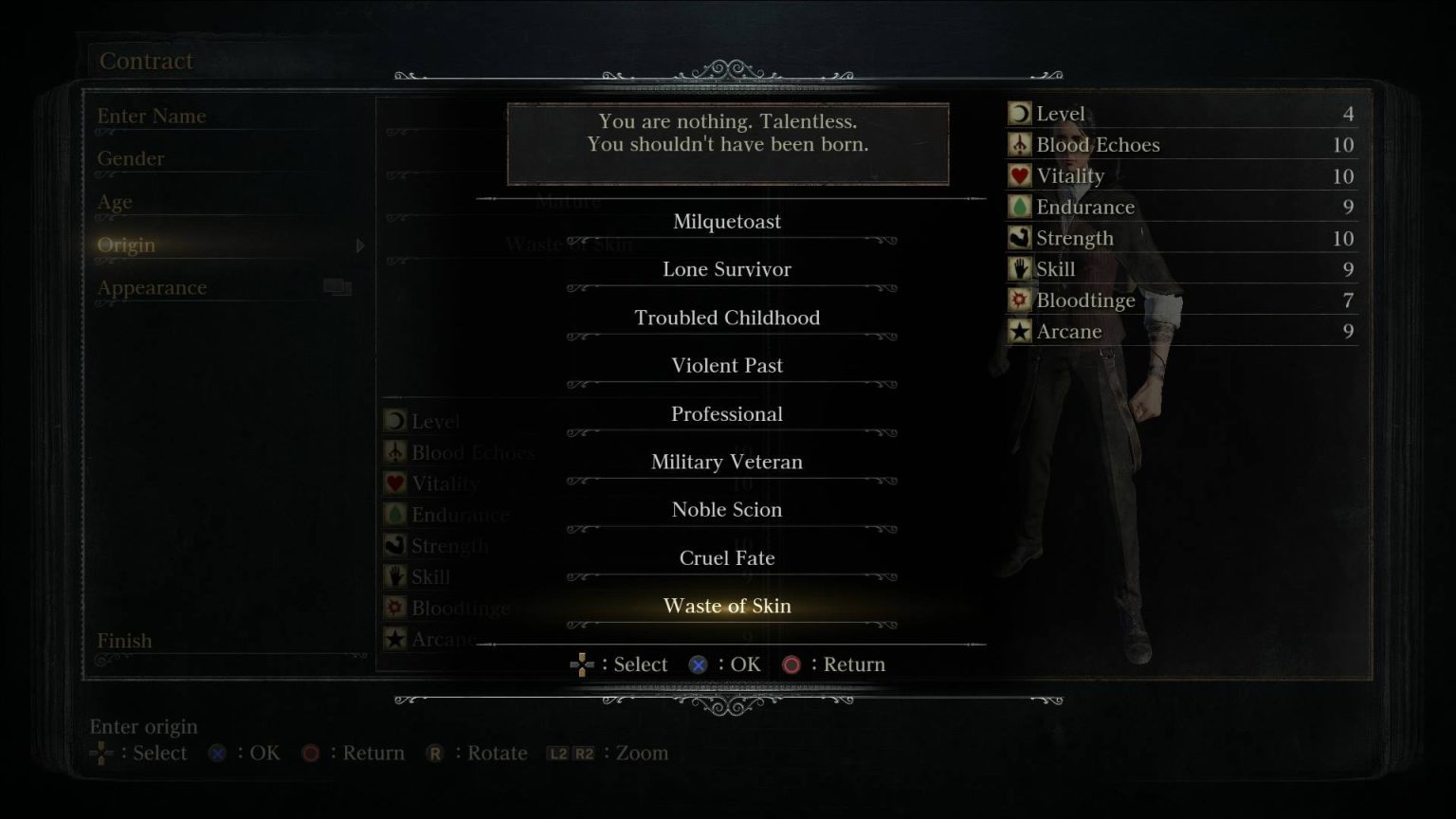Click the R Rotate prompt icon
1456x819 pixels.
tap(434, 753)
